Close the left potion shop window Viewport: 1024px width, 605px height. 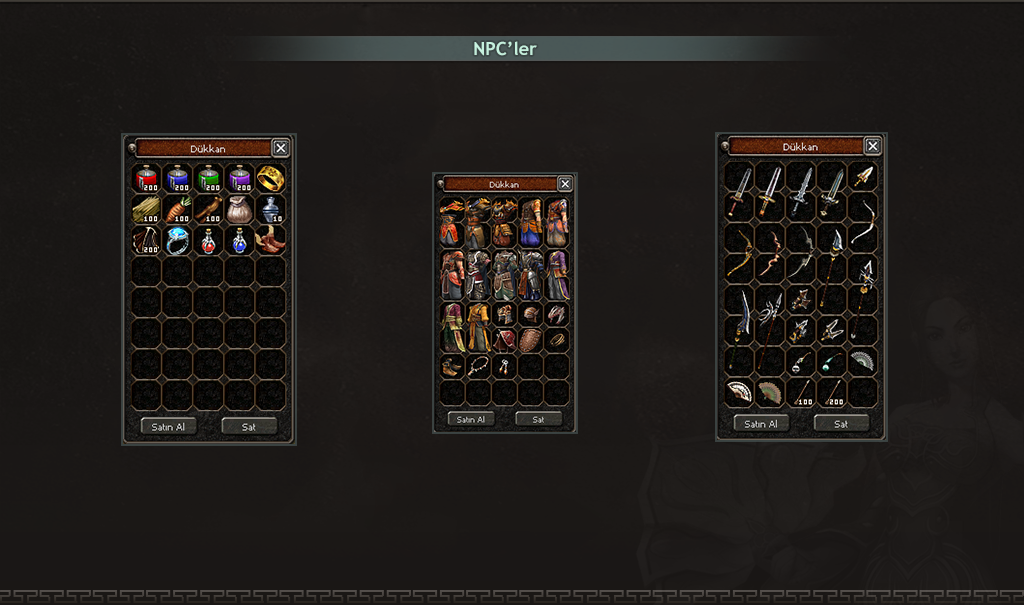[x=281, y=148]
